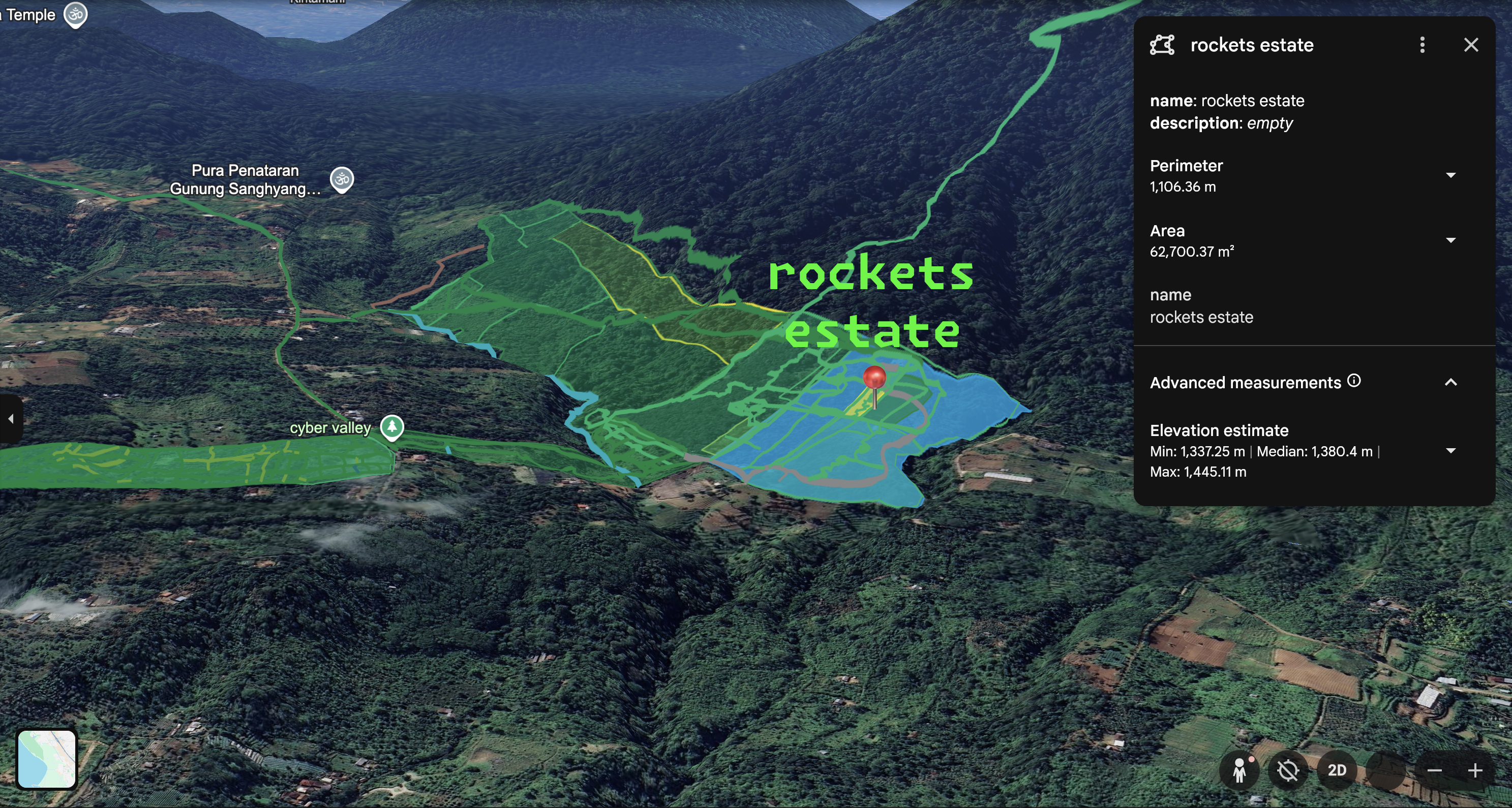
Task: Zoom out with the minus button
Action: click(1434, 770)
